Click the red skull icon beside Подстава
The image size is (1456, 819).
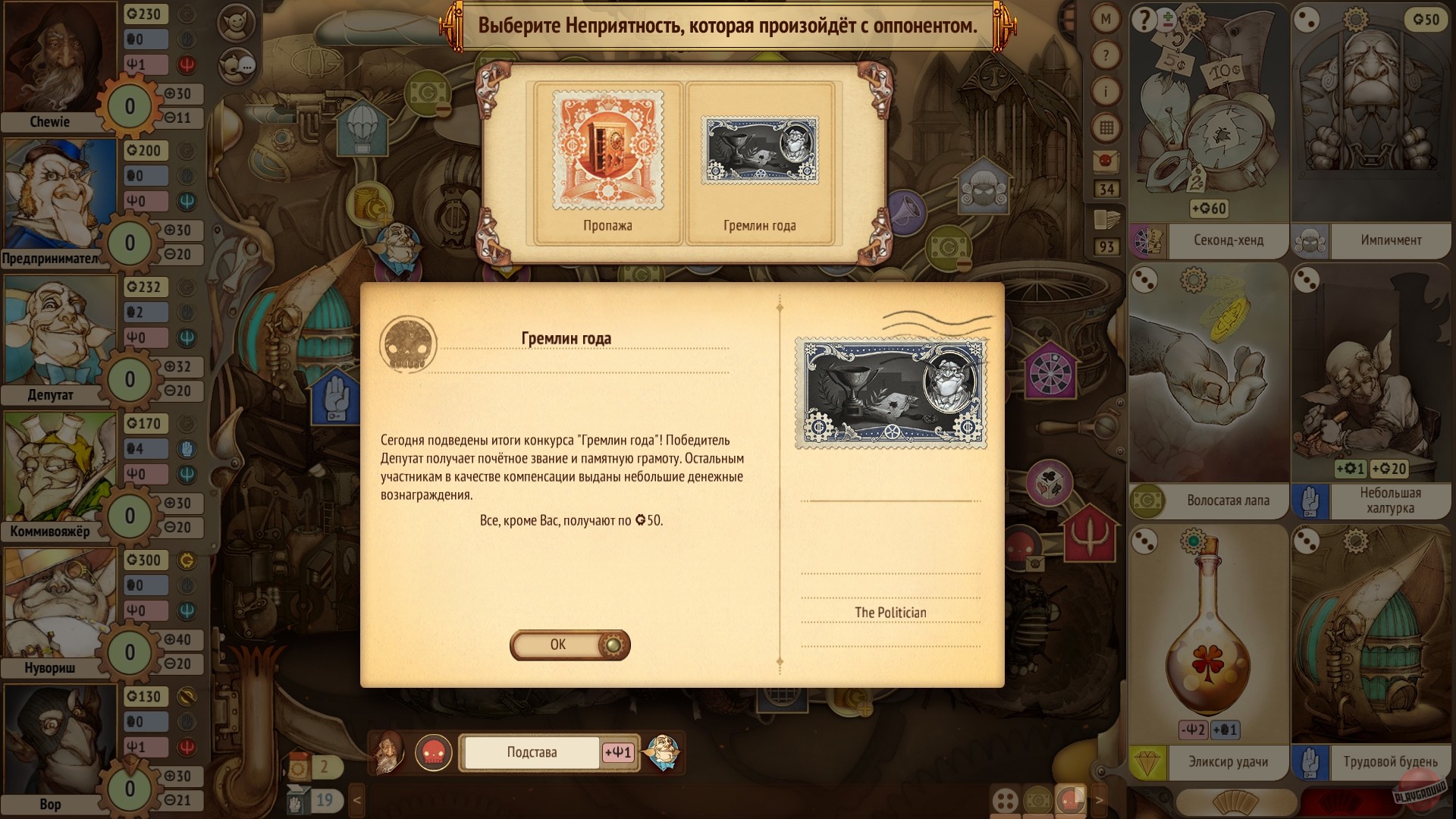click(435, 752)
